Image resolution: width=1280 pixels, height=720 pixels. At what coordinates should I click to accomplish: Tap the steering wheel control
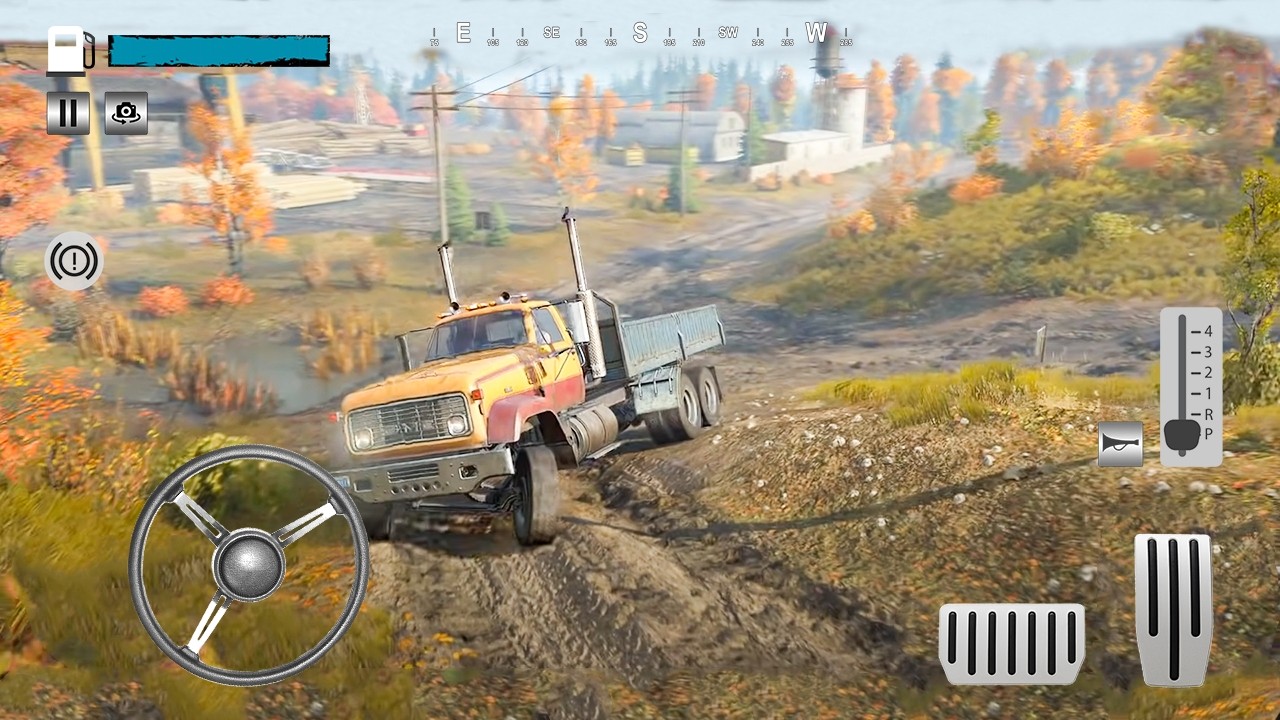pos(249,564)
